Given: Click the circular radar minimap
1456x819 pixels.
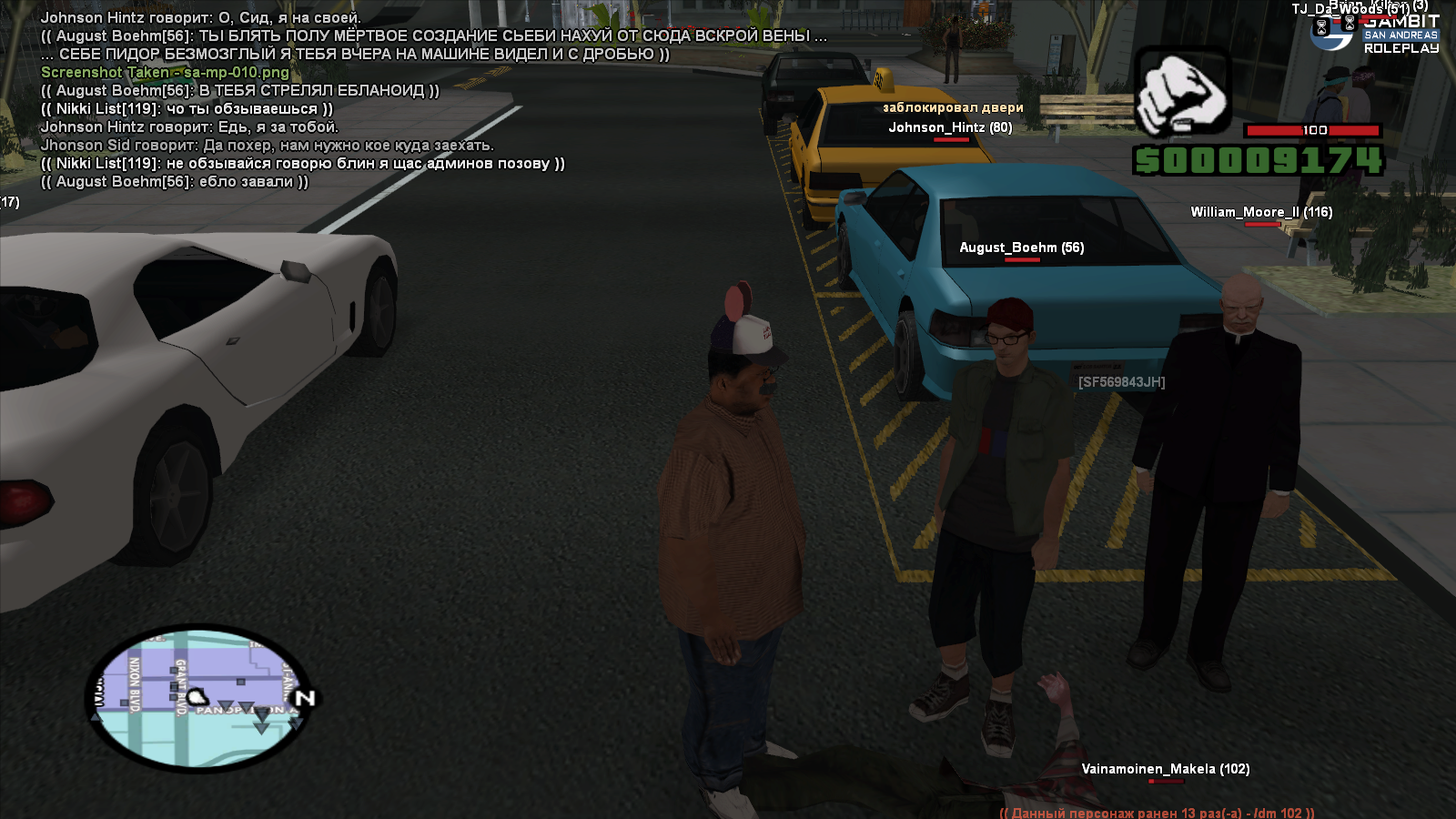Looking at the screenshot, I should (x=198, y=696).
